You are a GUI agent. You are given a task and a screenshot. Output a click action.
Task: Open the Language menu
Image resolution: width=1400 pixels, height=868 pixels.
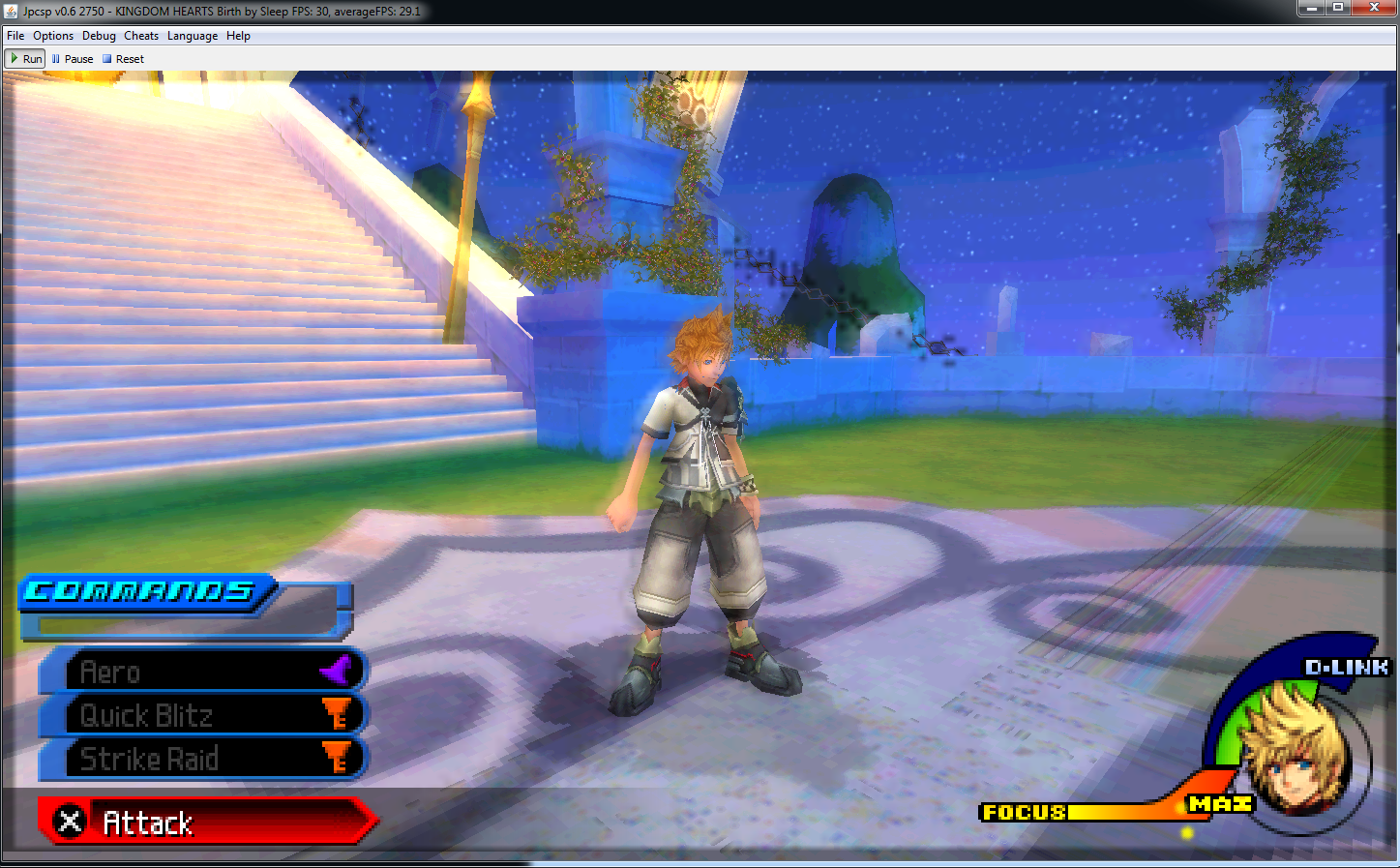tap(193, 36)
